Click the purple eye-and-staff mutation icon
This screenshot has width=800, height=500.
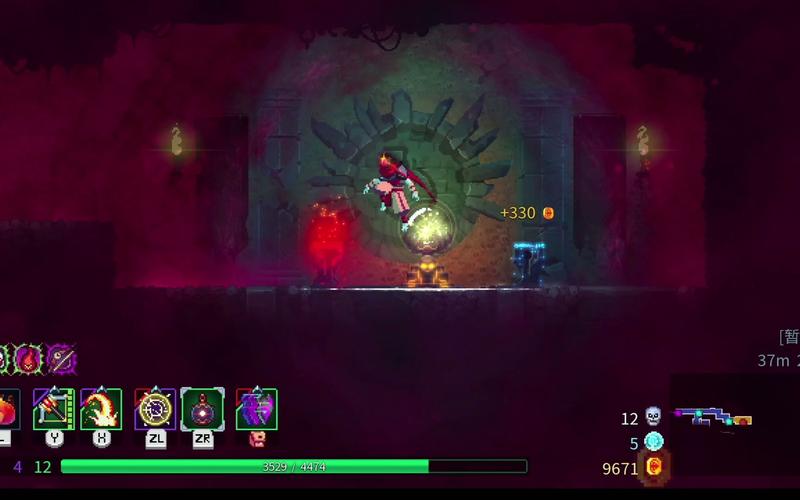[x=61, y=358]
